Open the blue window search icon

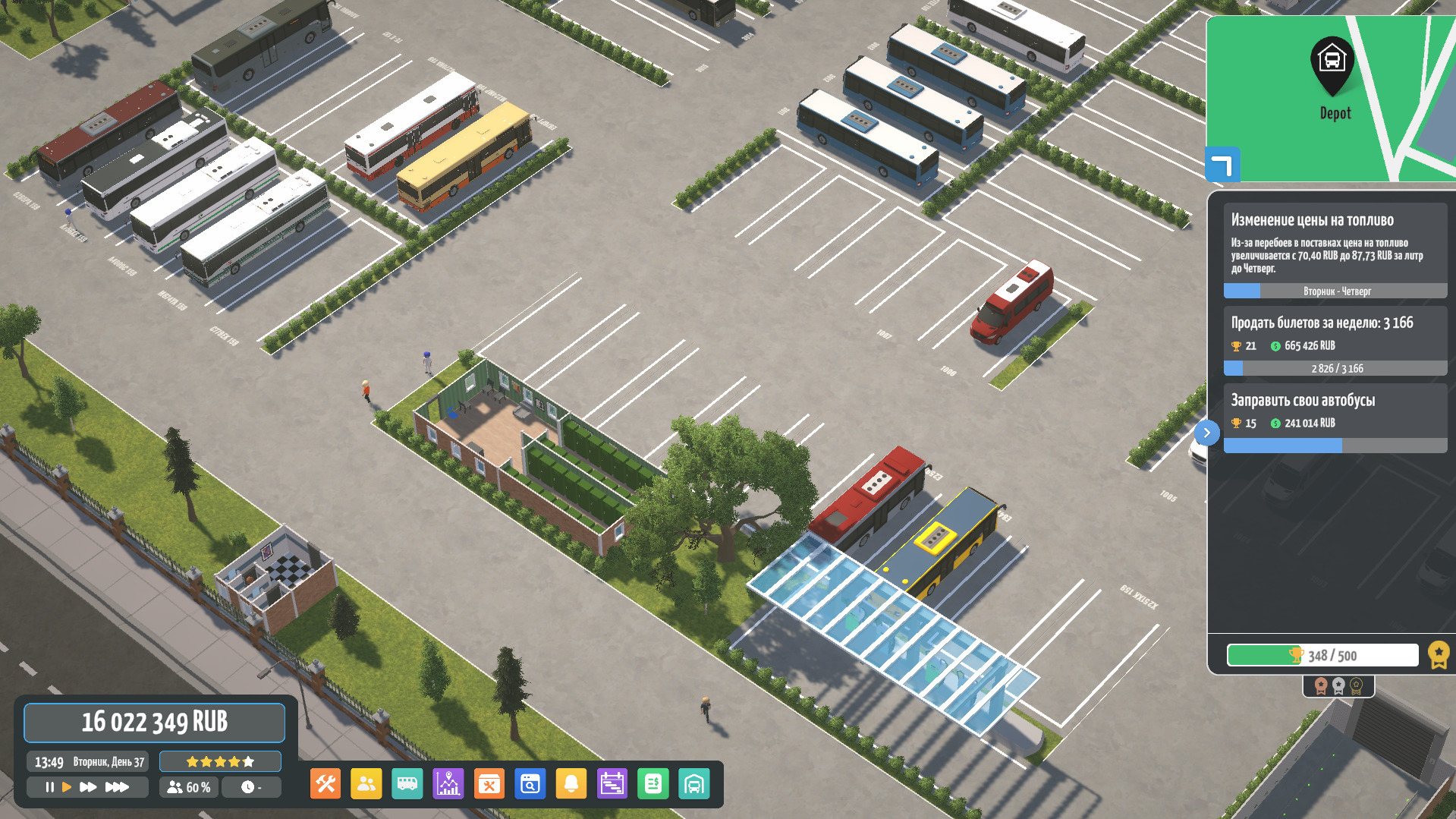(530, 784)
